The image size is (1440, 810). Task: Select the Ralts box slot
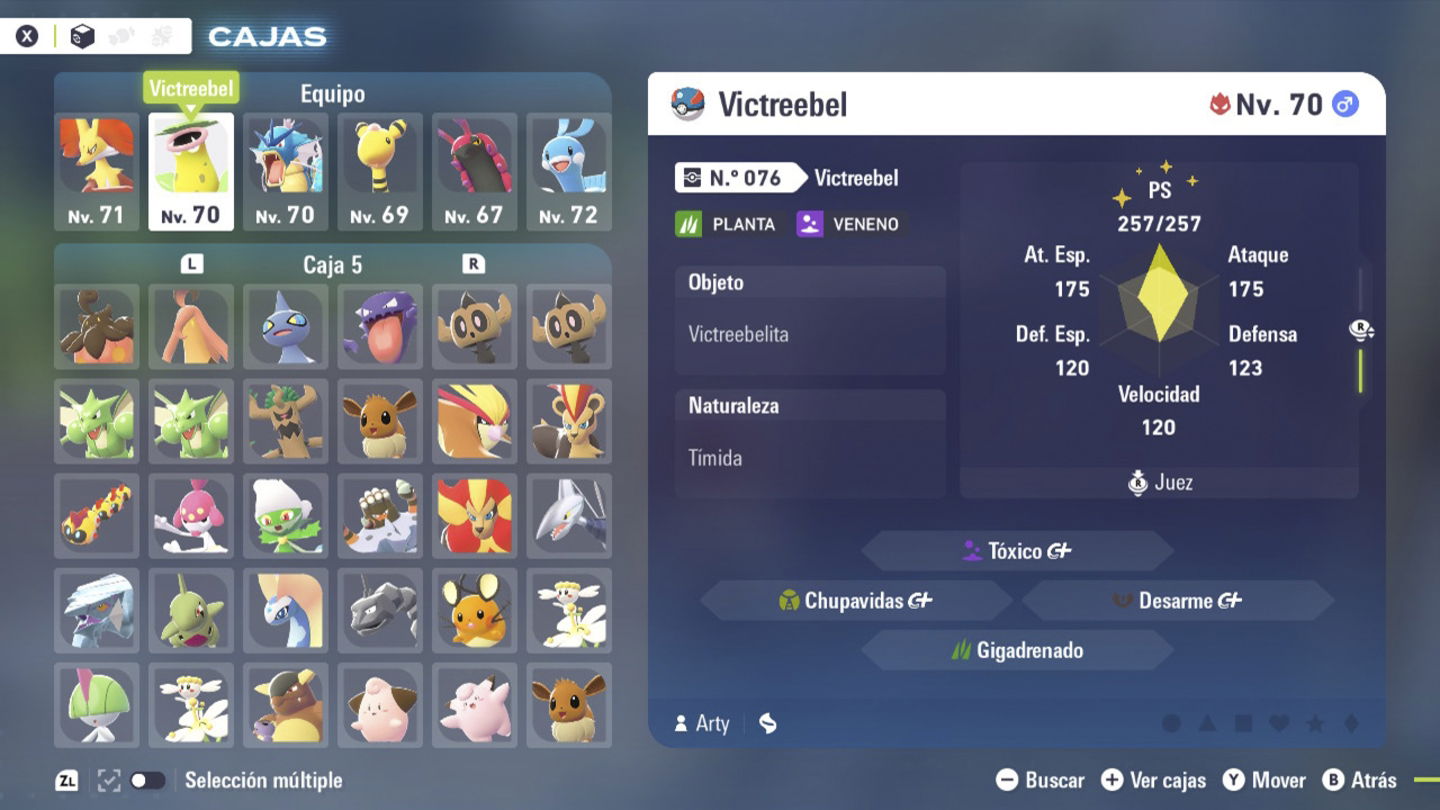pyautogui.click(x=97, y=705)
